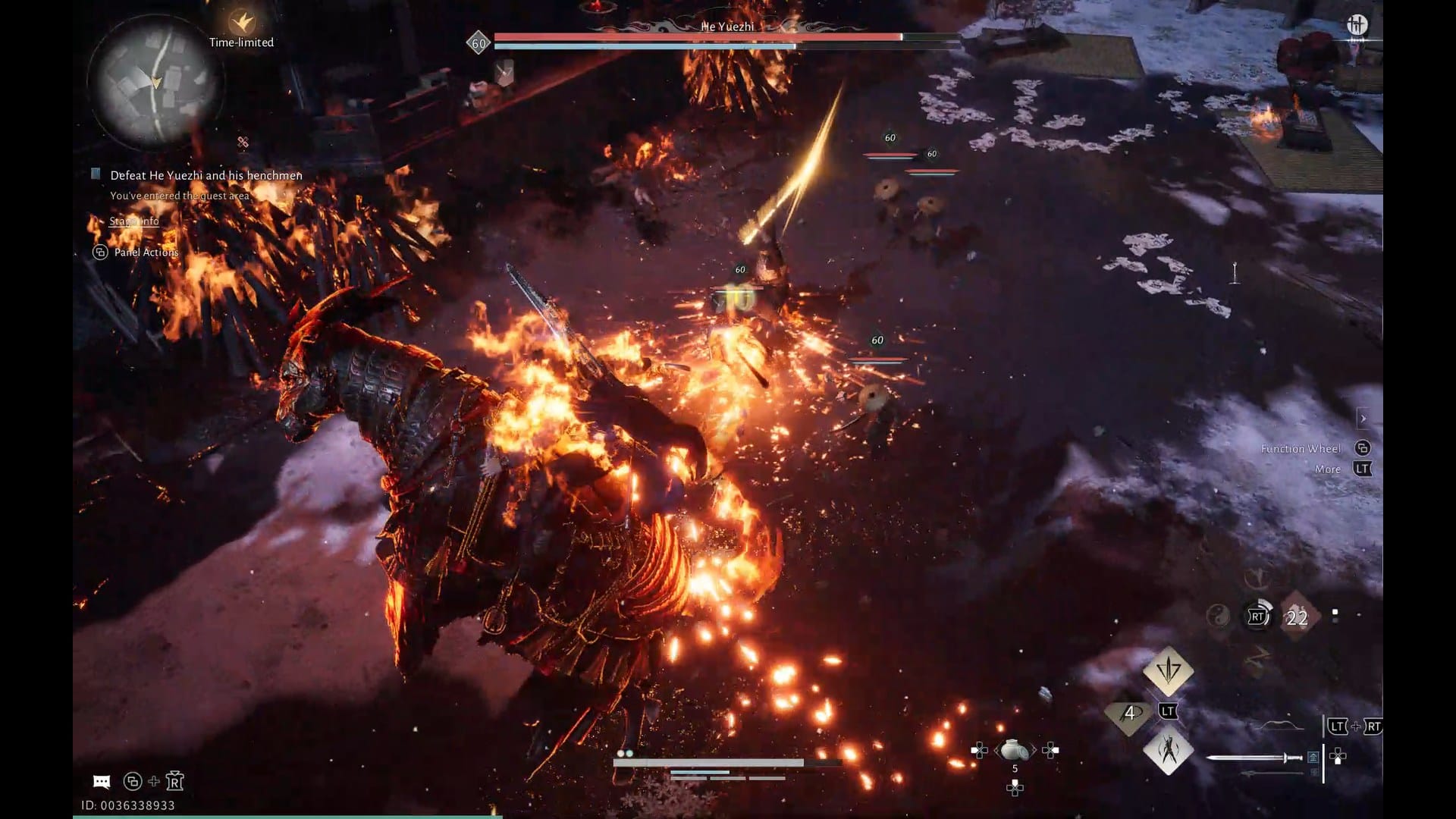Click He Yuezhi's red health bar
This screenshot has height=819, width=1456.
pyautogui.click(x=698, y=35)
